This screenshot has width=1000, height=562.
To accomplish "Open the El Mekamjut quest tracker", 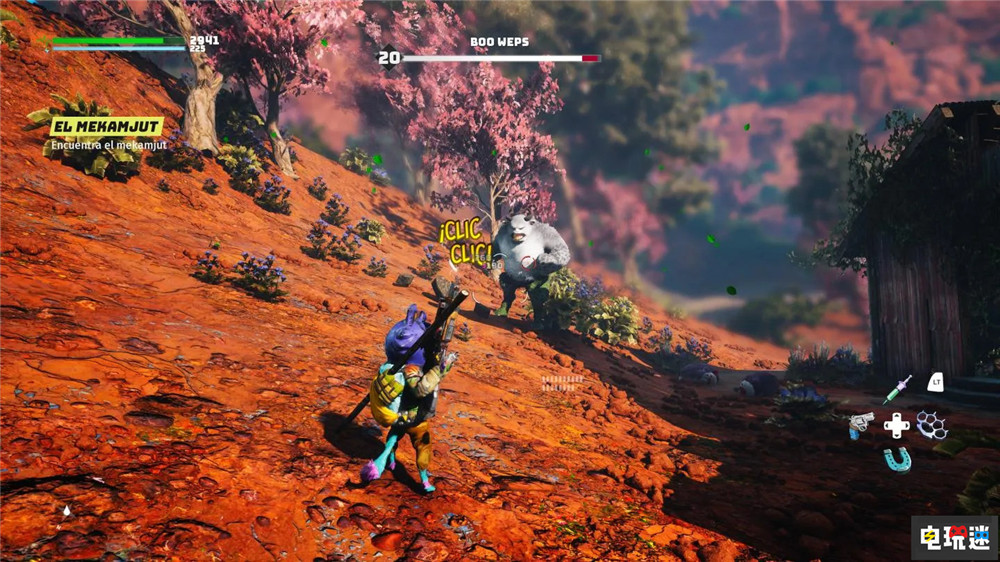I will [x=92, y=126].
